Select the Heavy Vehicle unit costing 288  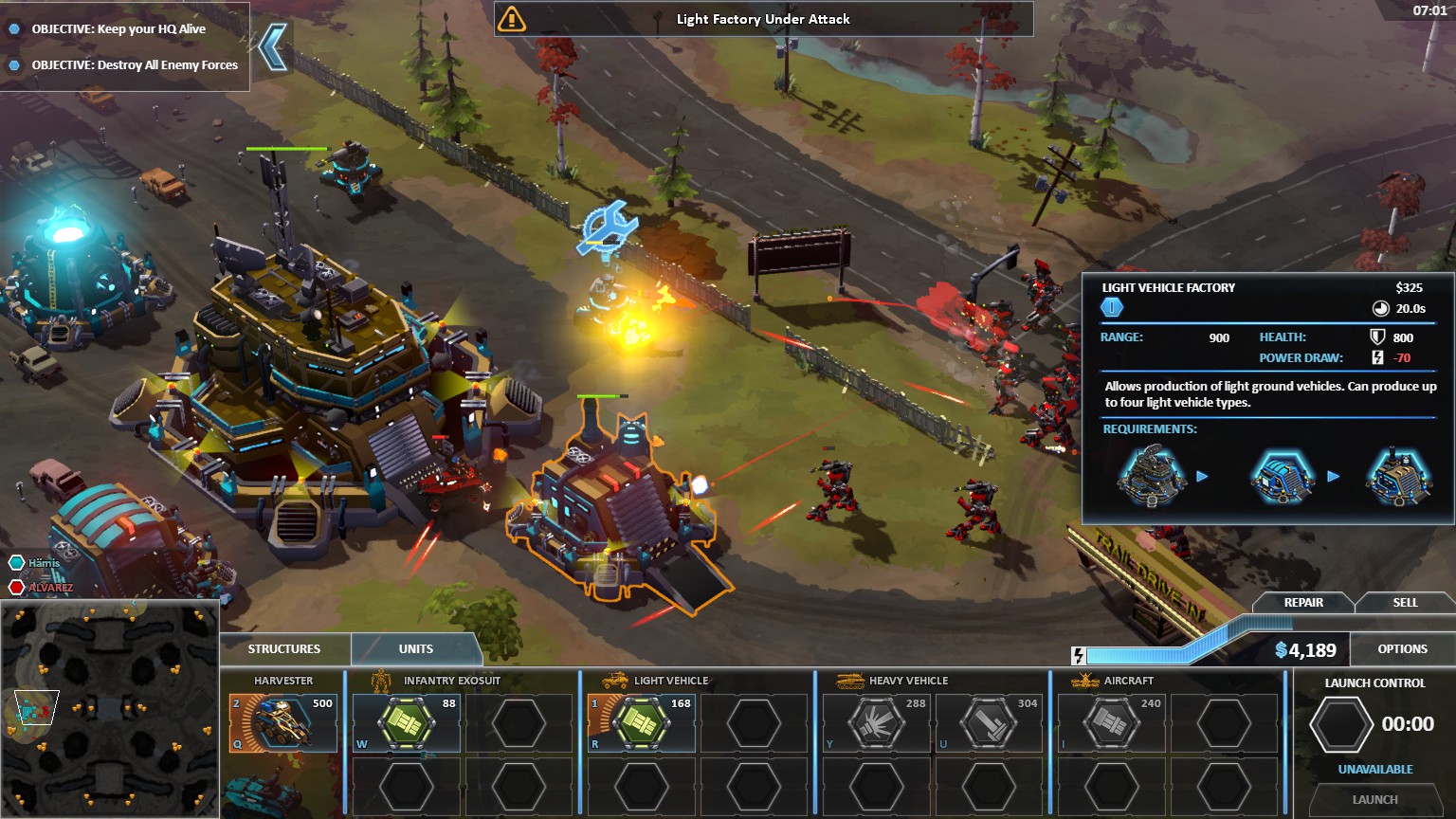click(x=876, y=724)
